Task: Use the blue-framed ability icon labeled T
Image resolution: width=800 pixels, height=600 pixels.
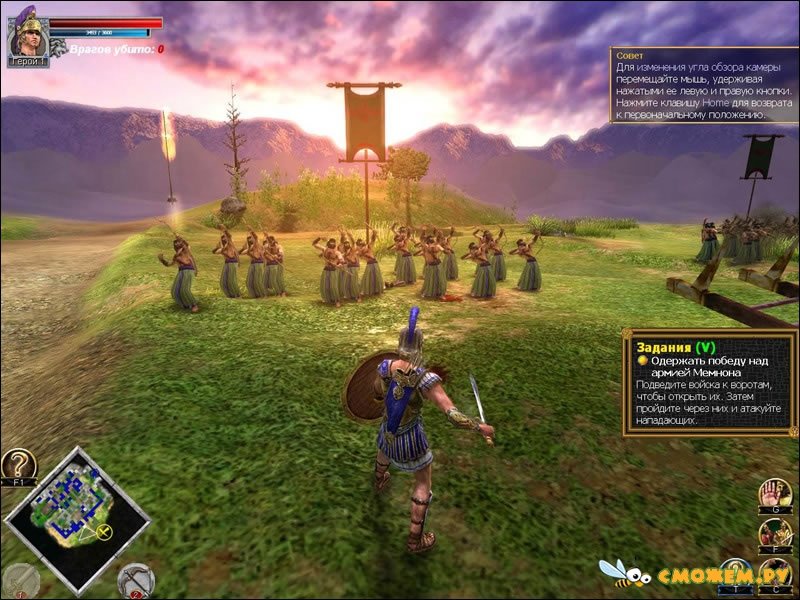Action: [x=735, y=574]
